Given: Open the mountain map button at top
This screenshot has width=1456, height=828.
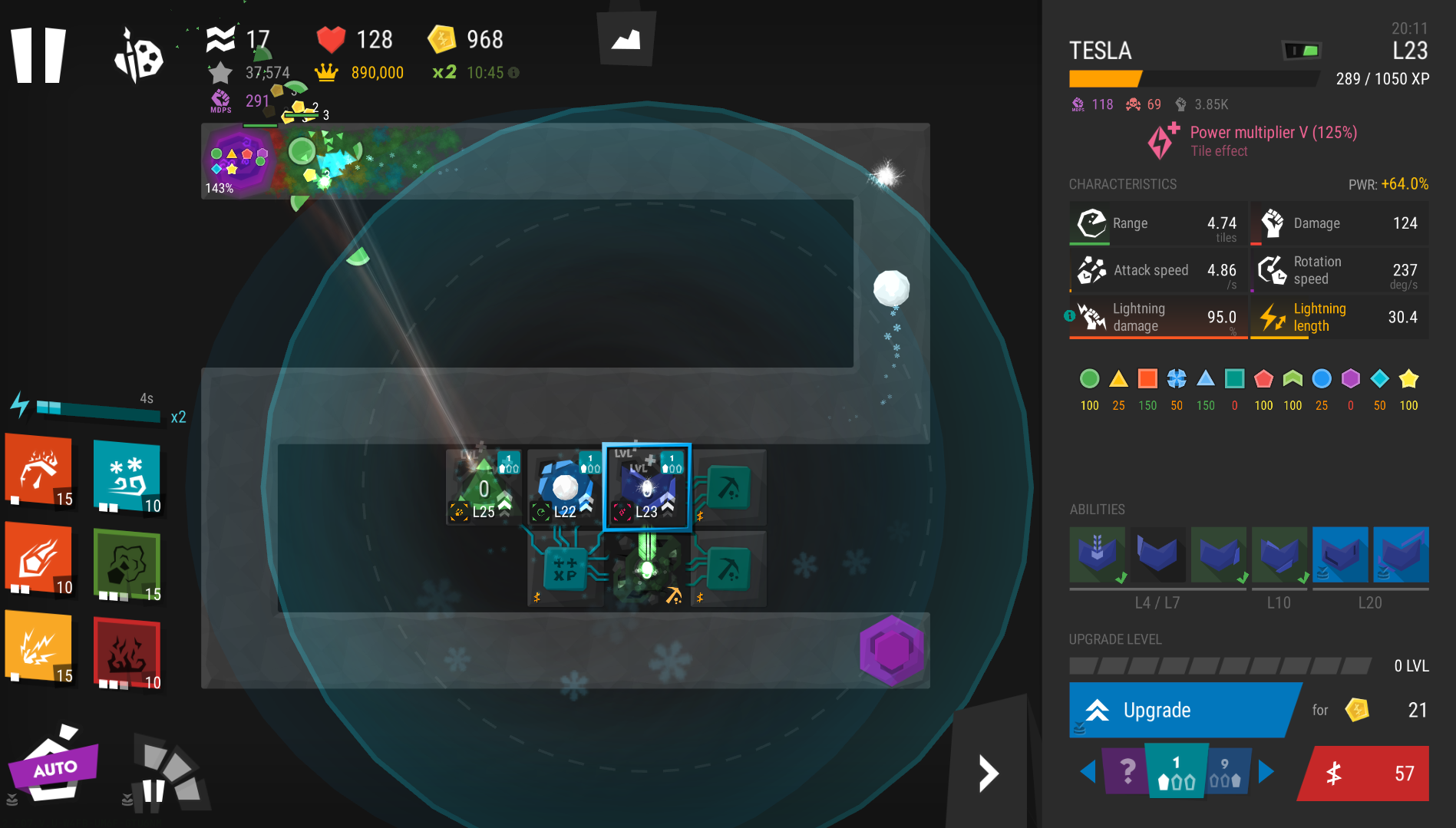Looking at the screenshot, I should 626,38.
